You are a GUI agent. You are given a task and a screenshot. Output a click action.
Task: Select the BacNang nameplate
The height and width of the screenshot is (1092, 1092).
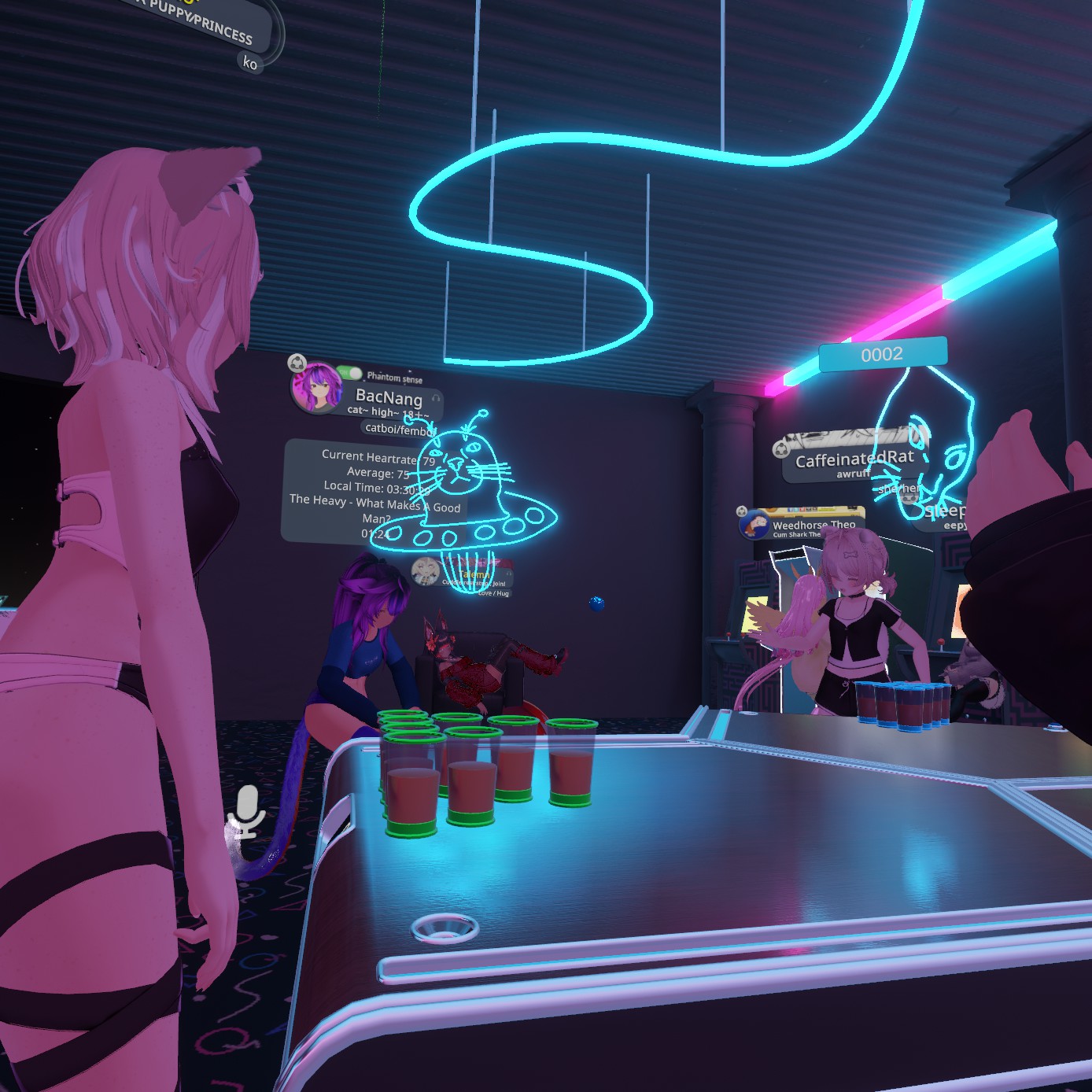point(389,398)
